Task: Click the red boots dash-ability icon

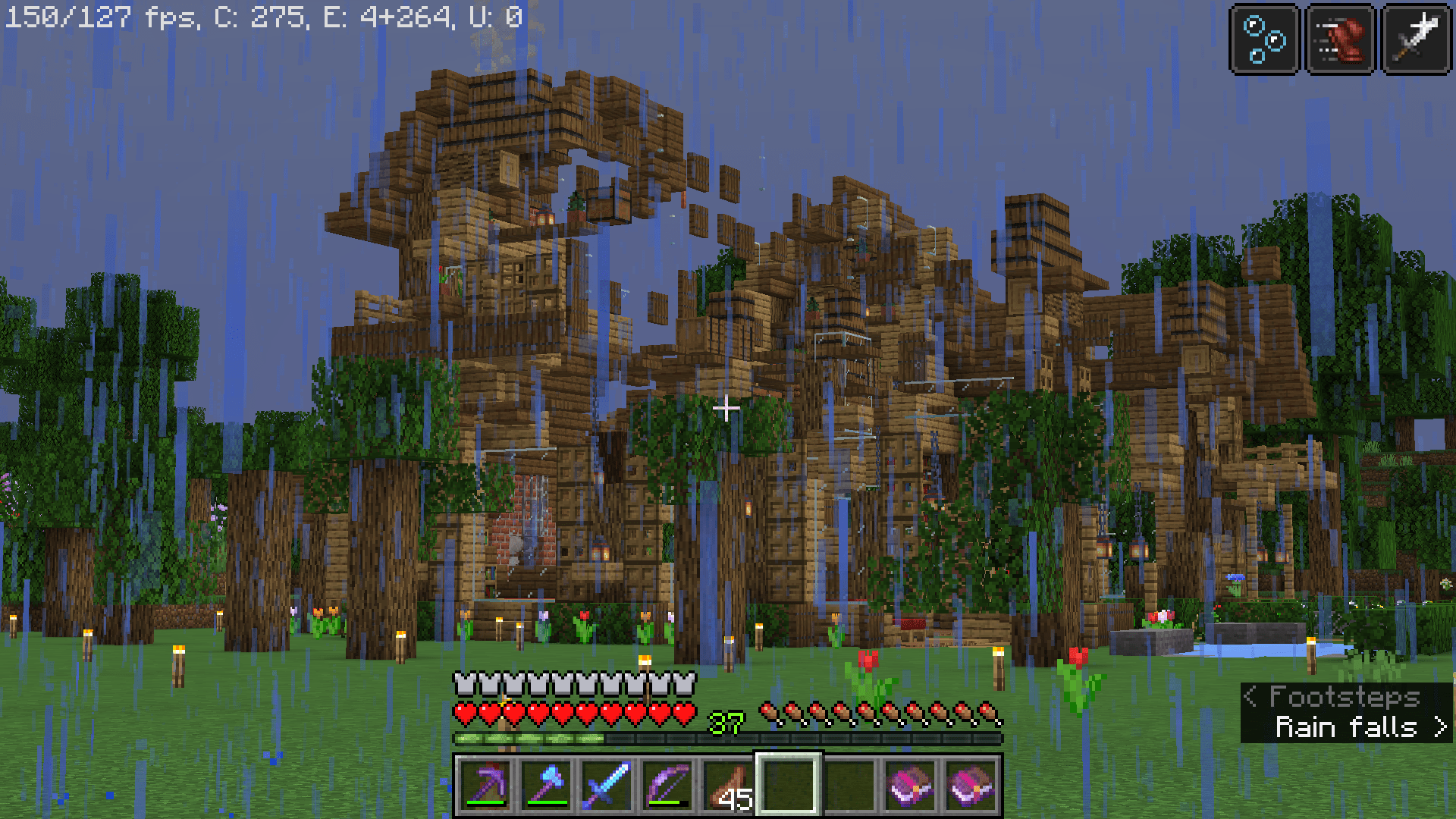Action: coord(1339,39)
